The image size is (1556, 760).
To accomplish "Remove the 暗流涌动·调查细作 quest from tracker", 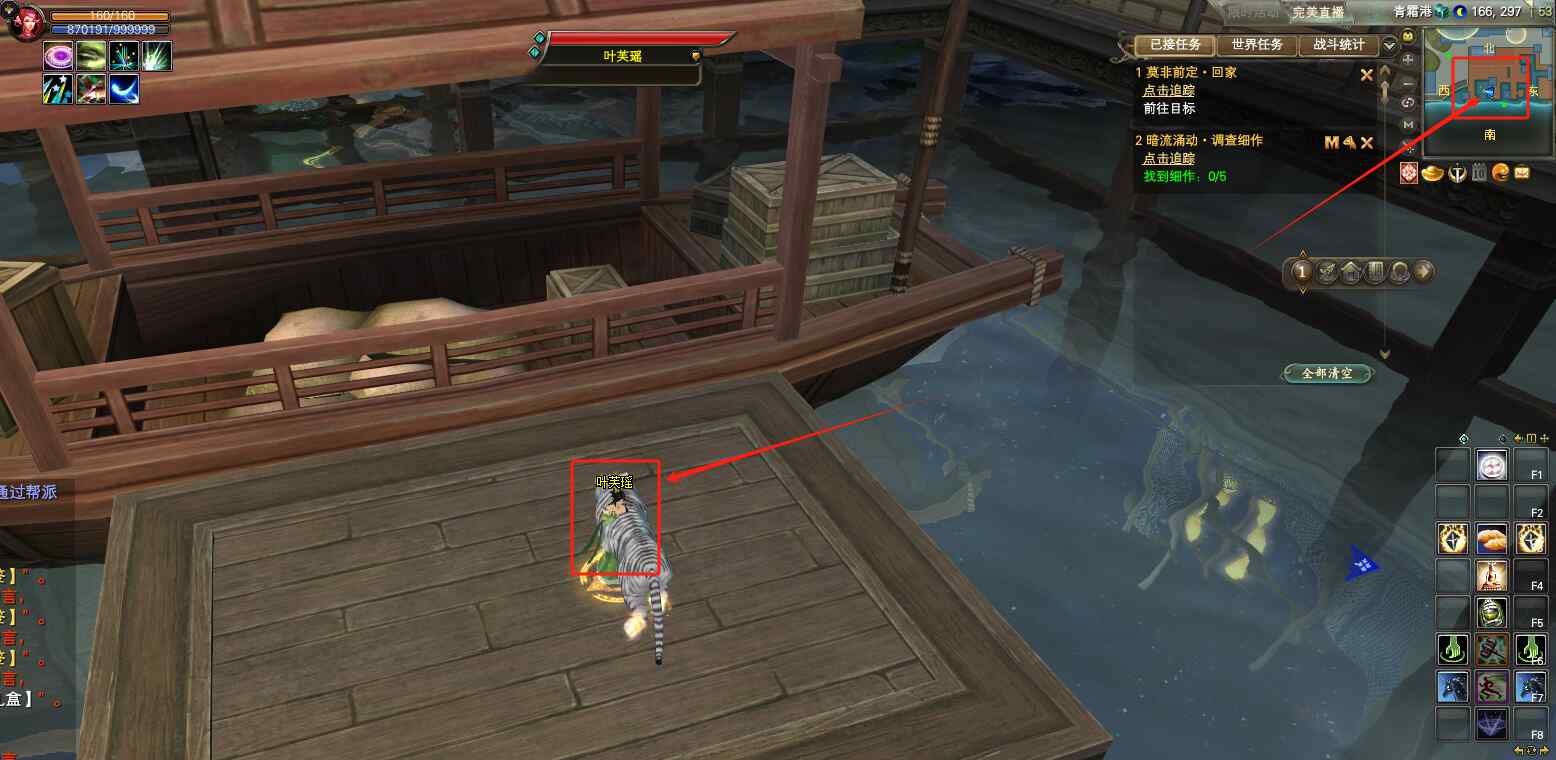I will coord(1367,142).
